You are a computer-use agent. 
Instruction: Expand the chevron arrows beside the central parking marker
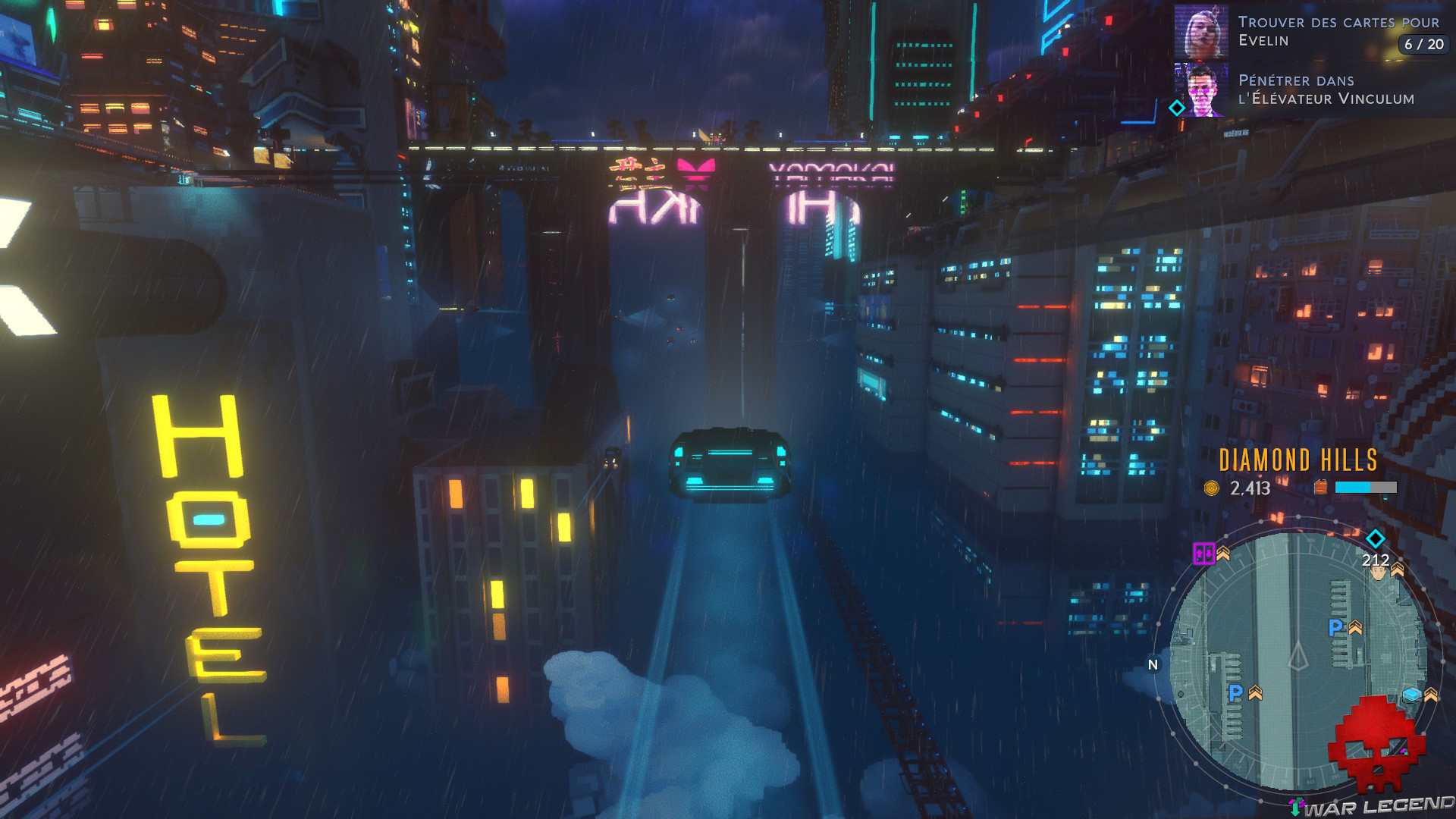point(1355,628)
